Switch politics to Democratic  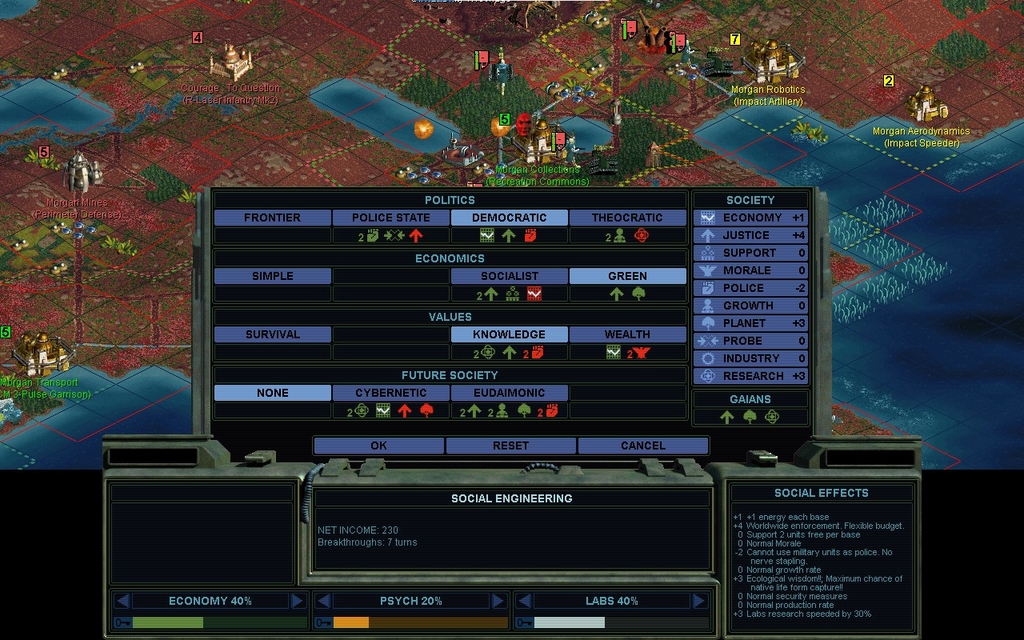[509, 218]
